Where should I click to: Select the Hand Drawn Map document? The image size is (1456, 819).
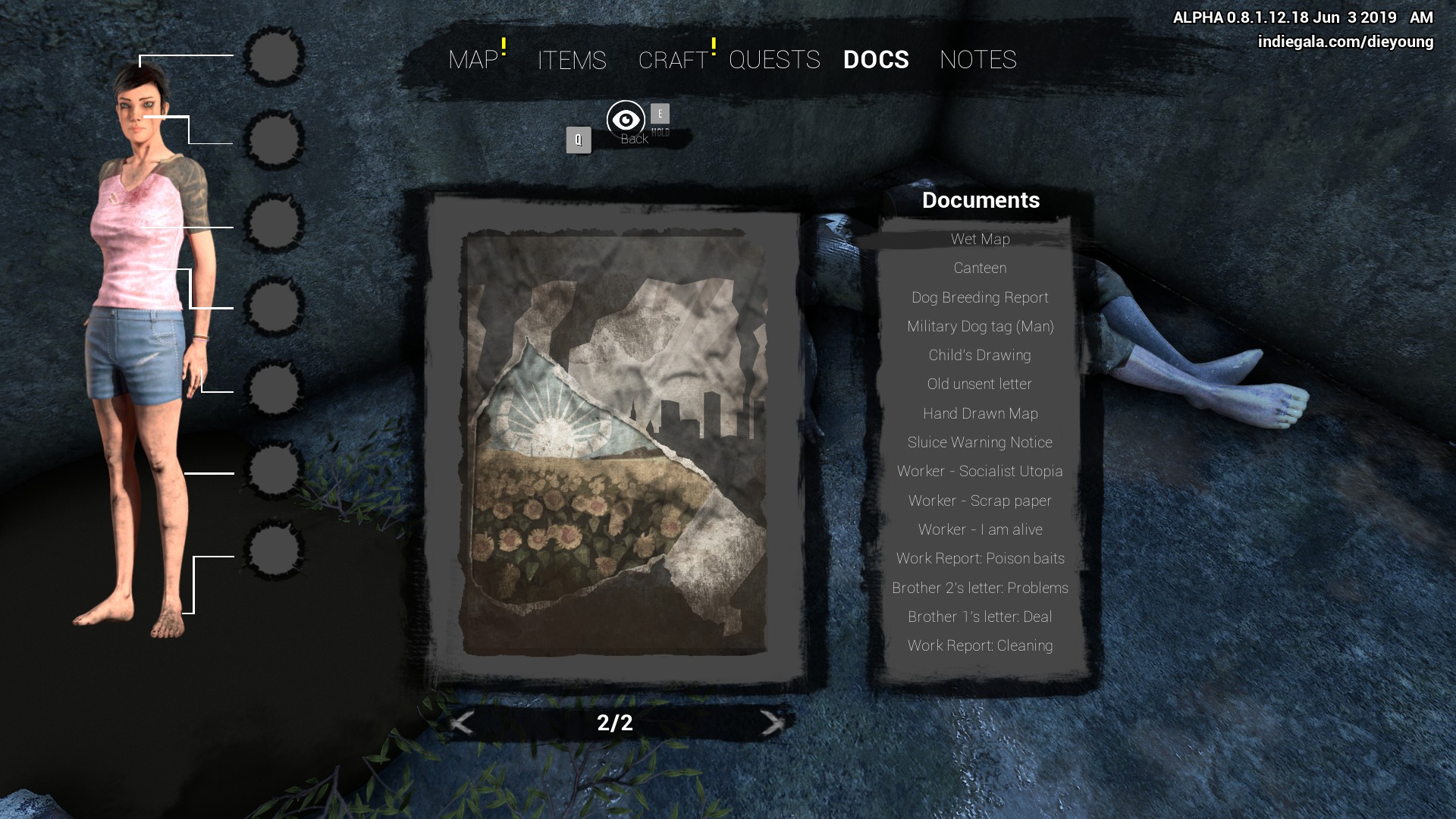980,414
